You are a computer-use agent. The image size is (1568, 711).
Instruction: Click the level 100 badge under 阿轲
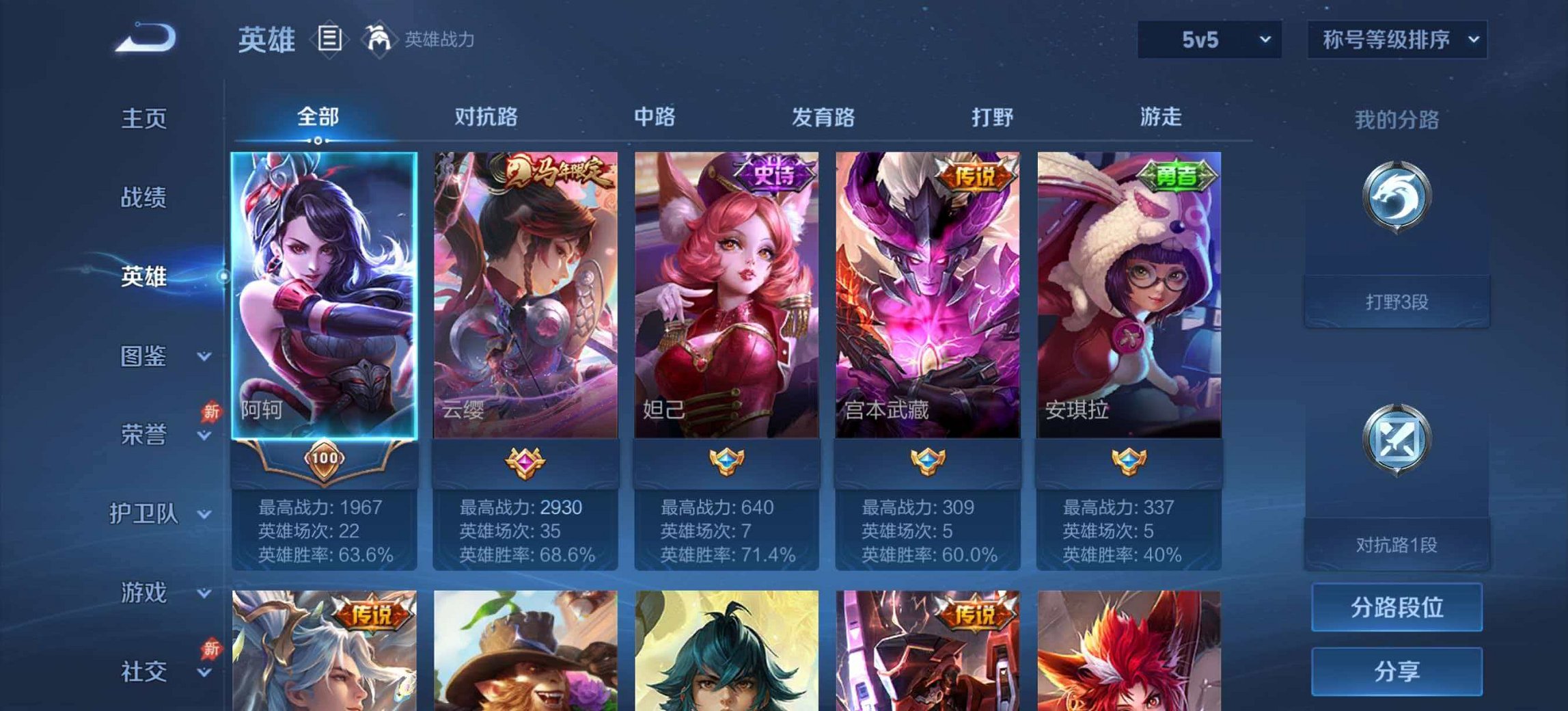pos(327,460)
